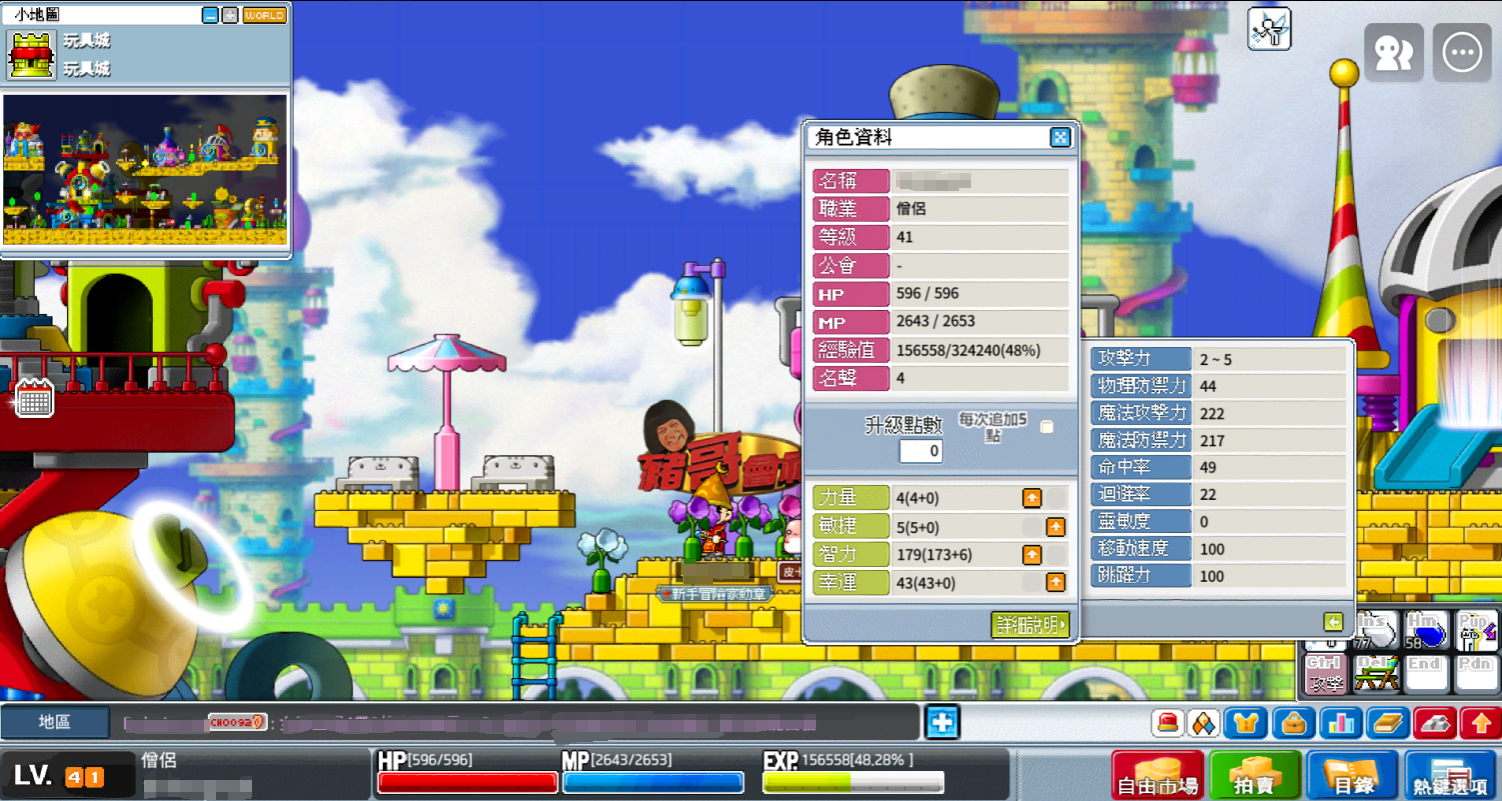
Task: Open the 熱鍵選項 hotkey options
Action: coord(1449,777)
